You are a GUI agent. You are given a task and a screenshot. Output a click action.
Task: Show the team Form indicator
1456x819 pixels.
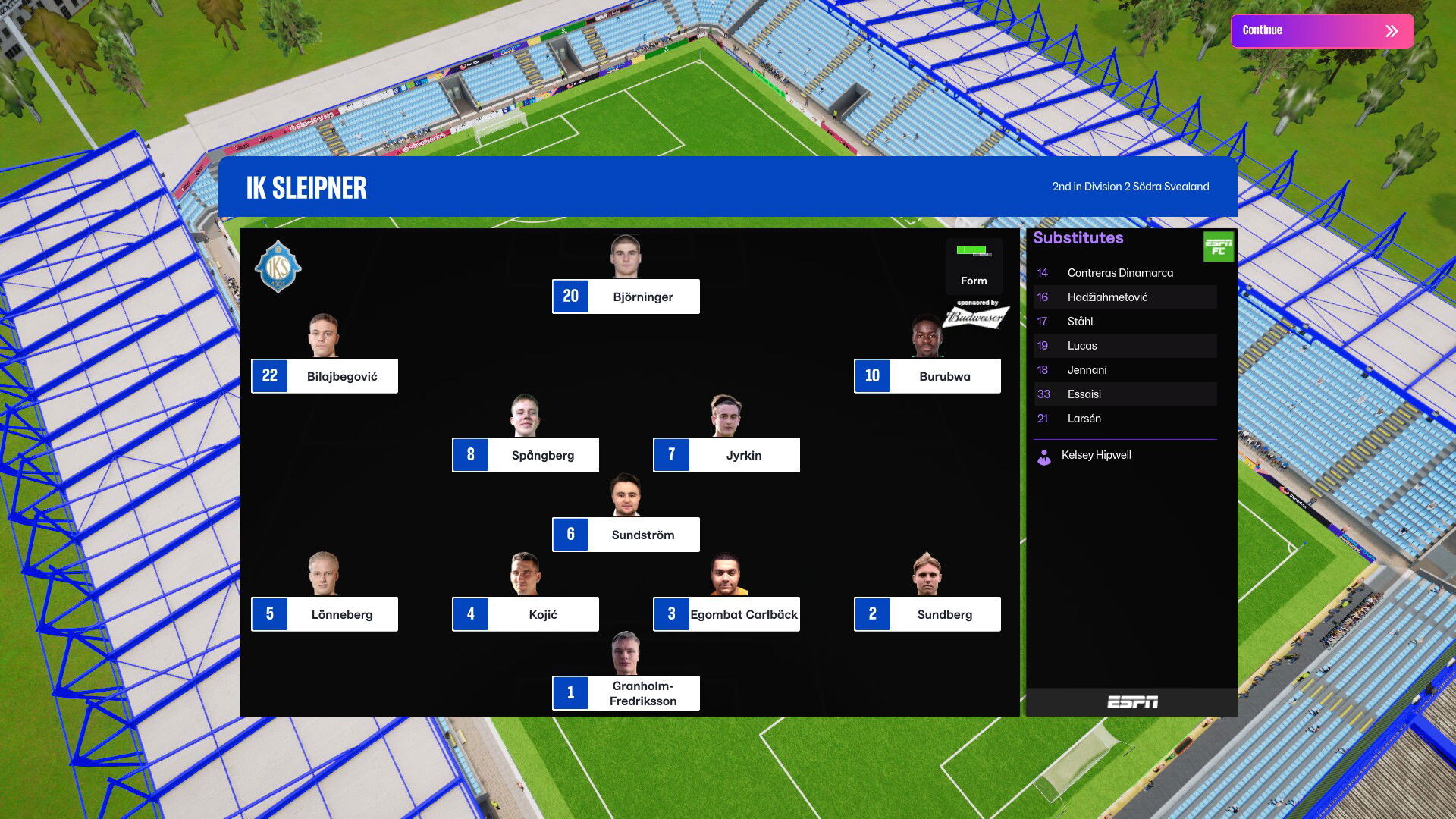click(974, 266)
